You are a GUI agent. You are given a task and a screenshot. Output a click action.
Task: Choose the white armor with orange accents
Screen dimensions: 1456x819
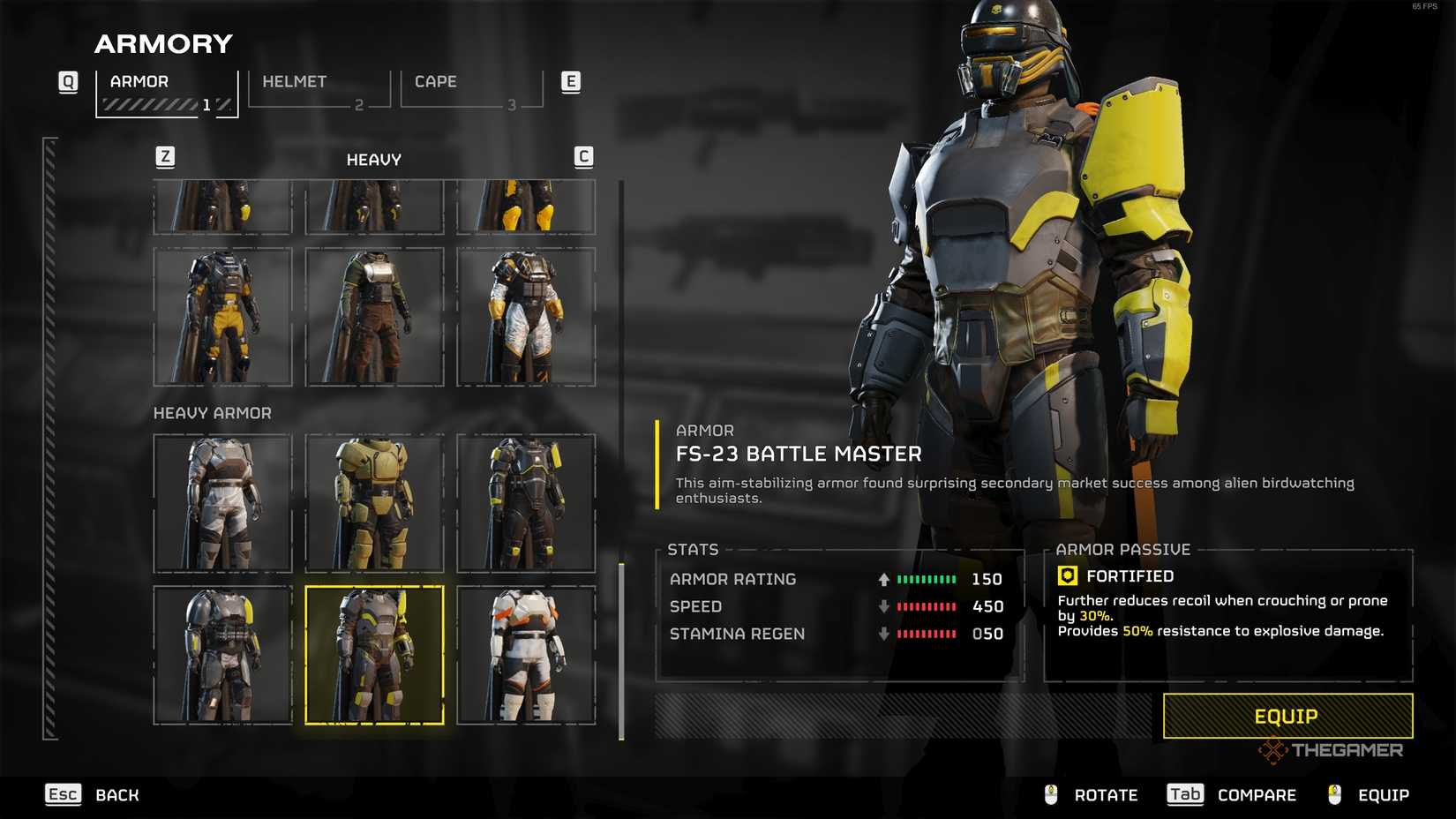[x=526, y=655]
